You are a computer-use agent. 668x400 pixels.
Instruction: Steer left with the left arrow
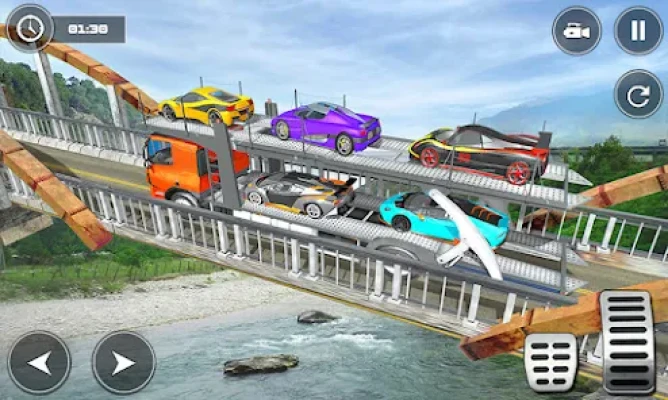(39, 362)
